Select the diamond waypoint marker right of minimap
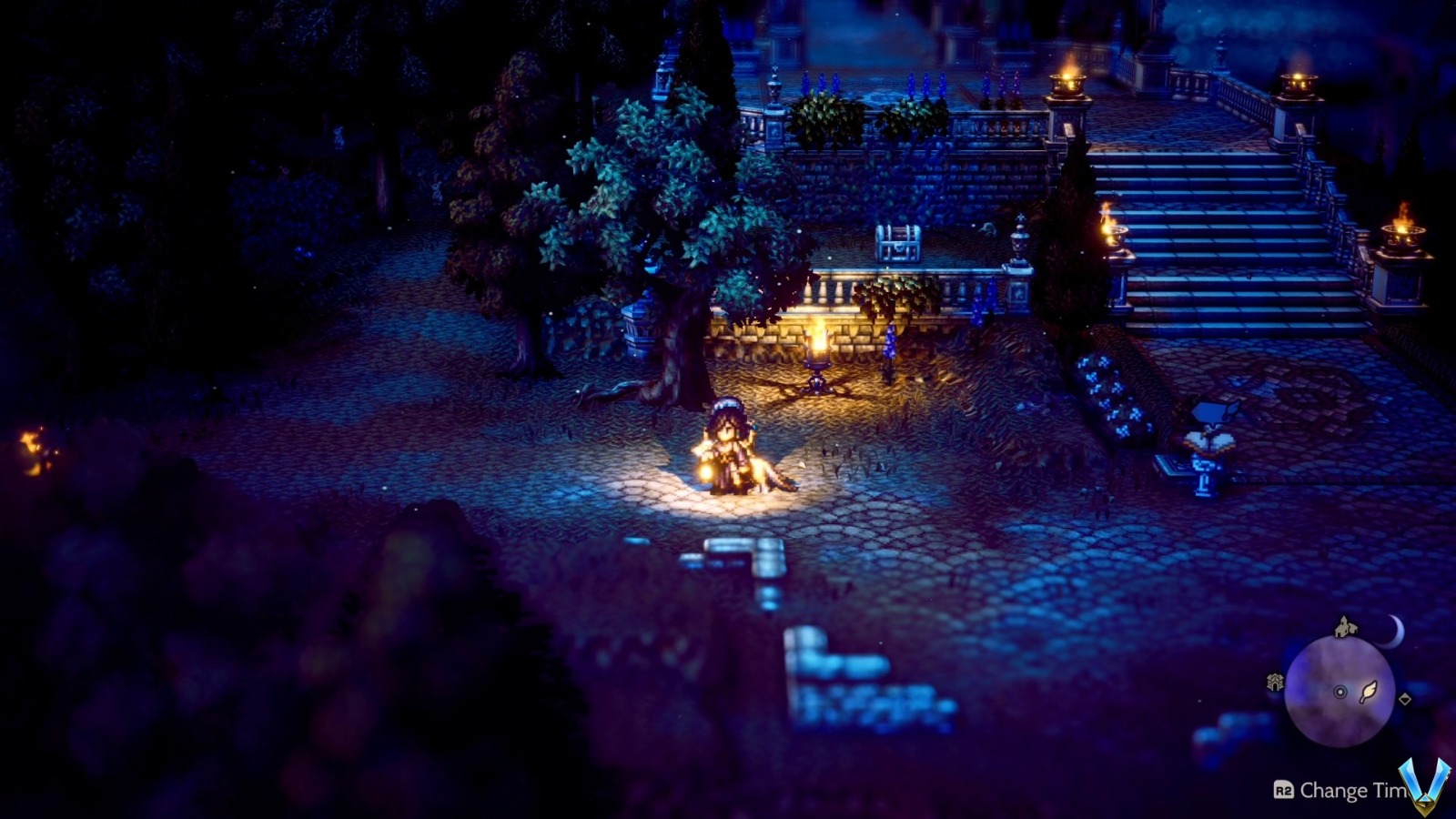This screenshot has width=1456, height=819. [x=1405, y=700]
